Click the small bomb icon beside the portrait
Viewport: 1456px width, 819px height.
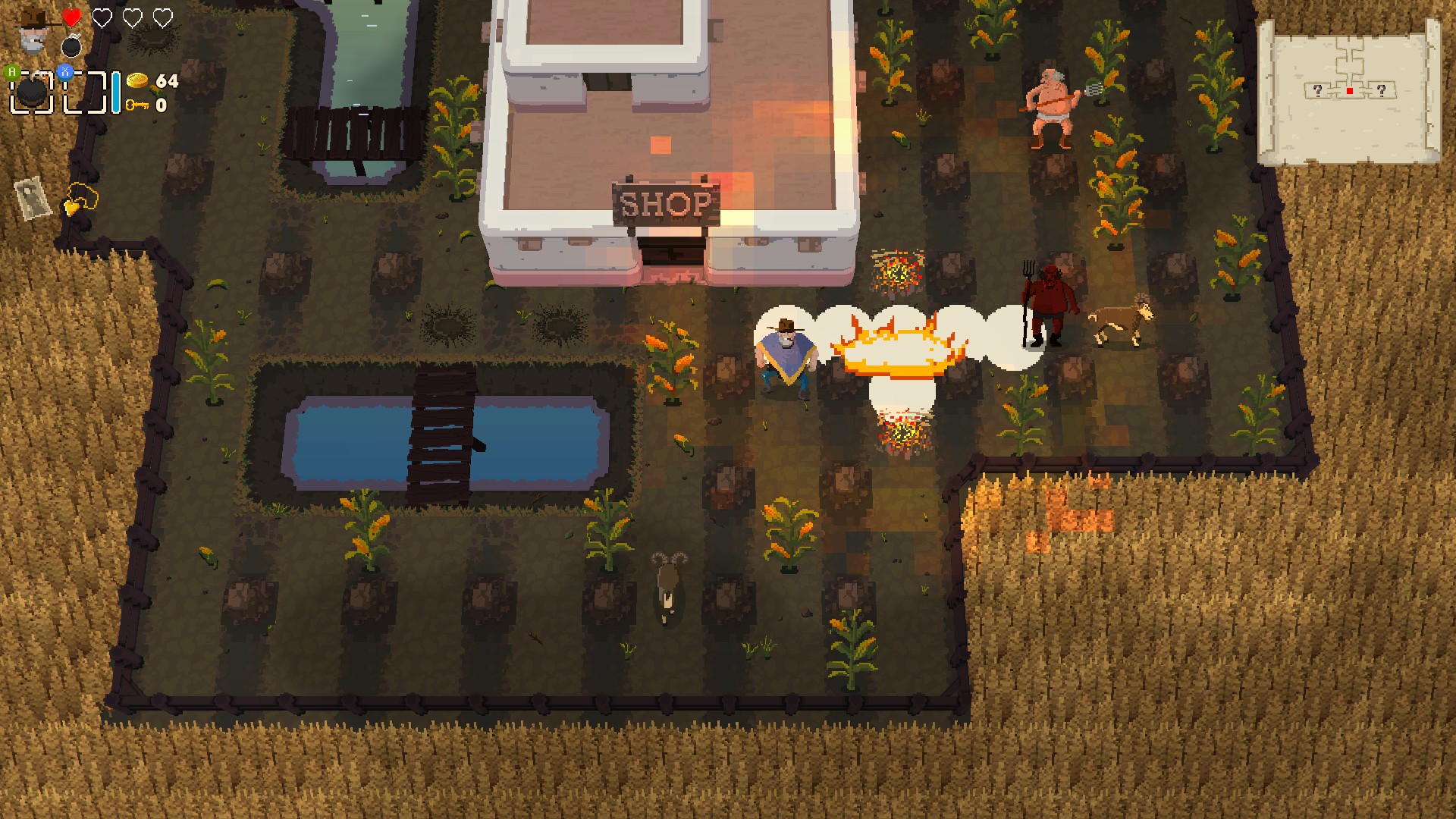point(71,47)
